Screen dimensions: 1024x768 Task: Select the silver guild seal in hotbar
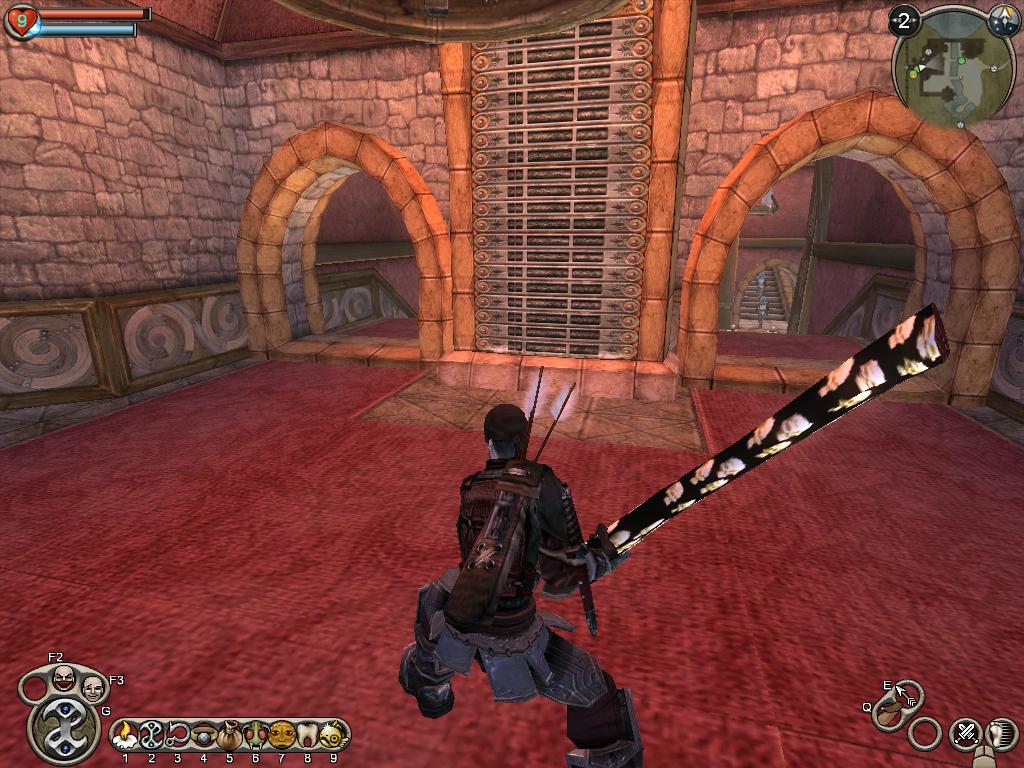coord(151,736)
